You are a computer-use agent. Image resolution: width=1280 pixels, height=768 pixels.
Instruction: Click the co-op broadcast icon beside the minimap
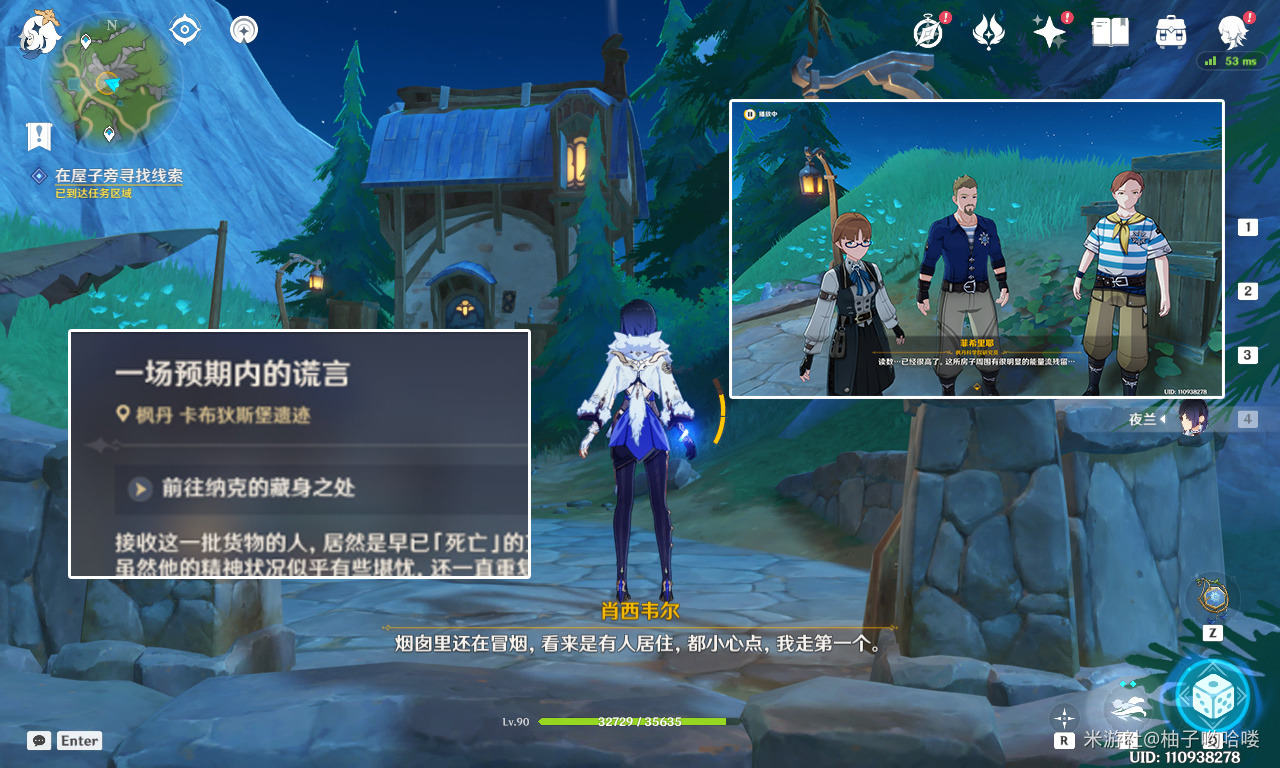[243, 29]
